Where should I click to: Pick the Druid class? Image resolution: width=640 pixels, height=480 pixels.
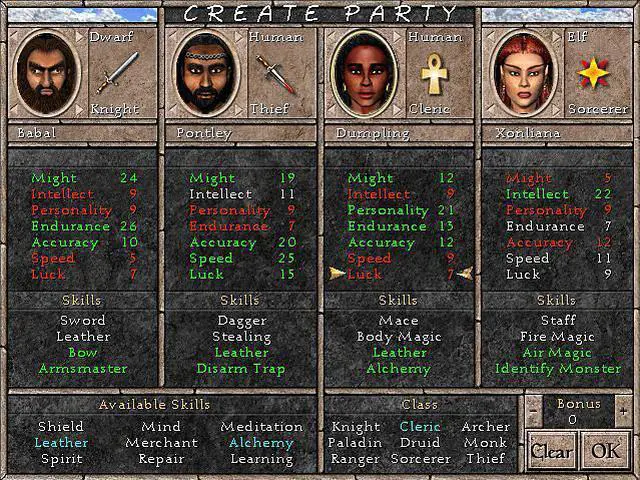click(419, 442)
